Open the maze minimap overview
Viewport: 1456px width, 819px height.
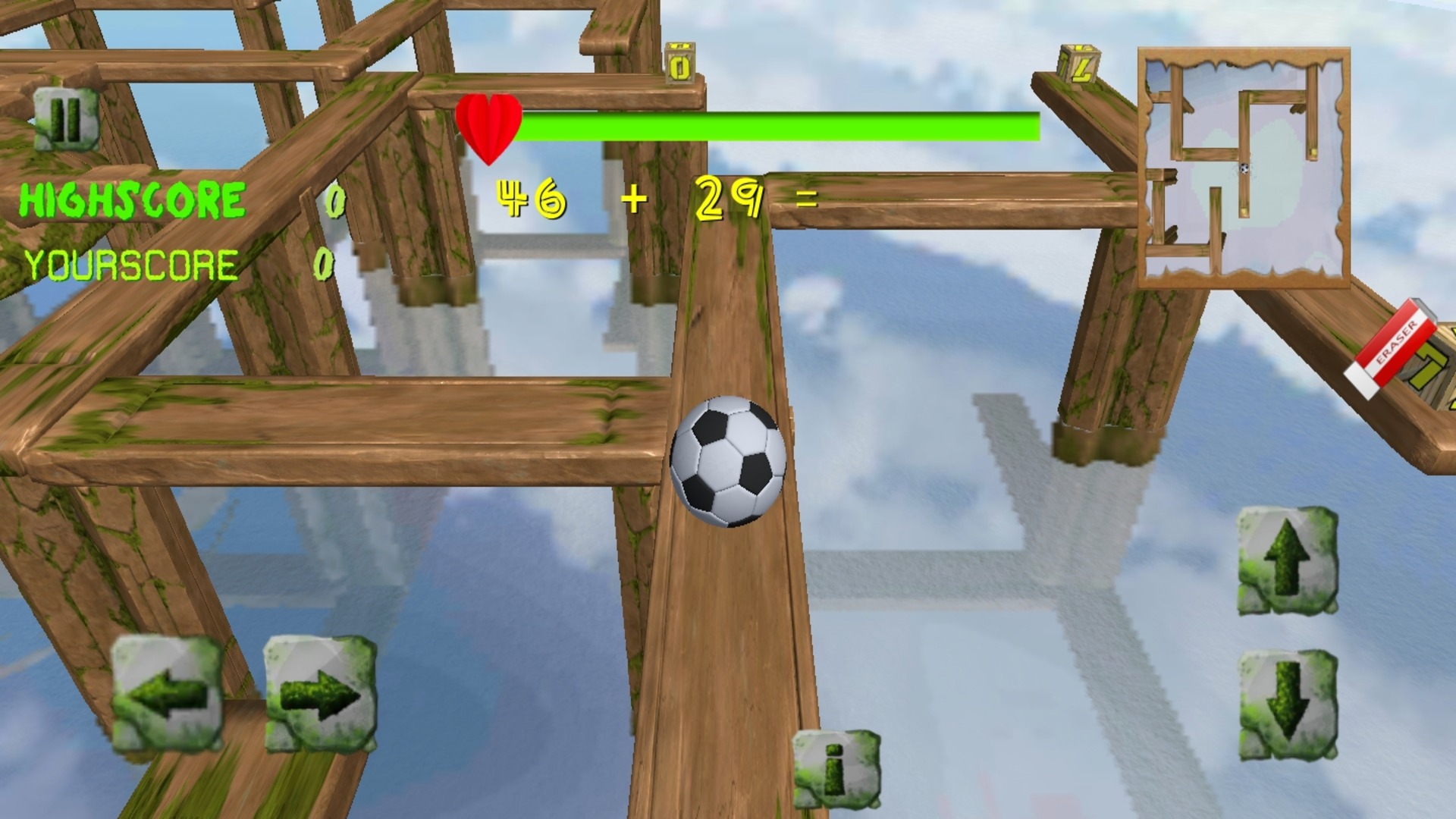click(1244, 168)
